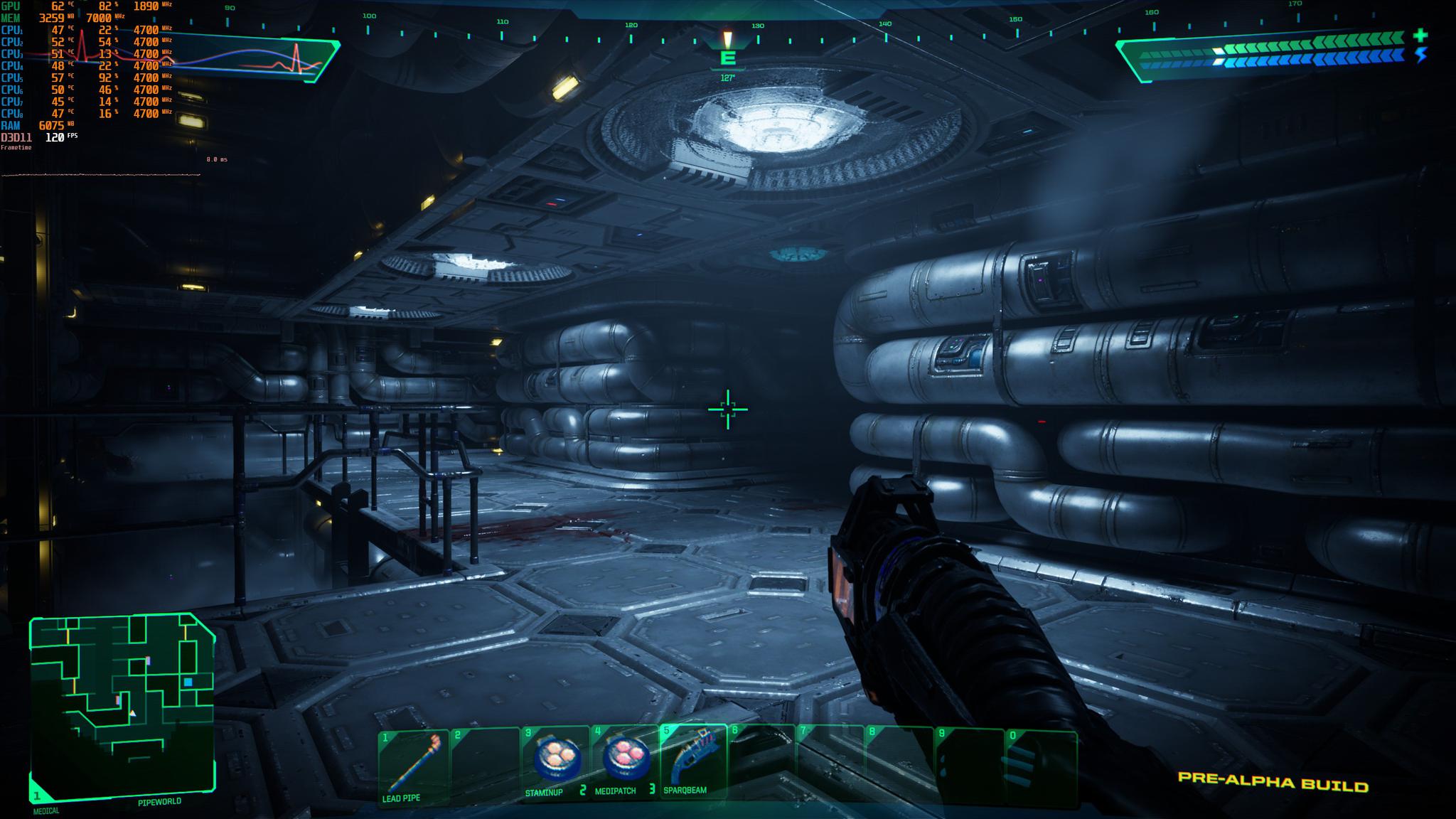Click the blue square marker on the minimap
Viewport: 1456px width, 819px height.
[x=188, y=682]
